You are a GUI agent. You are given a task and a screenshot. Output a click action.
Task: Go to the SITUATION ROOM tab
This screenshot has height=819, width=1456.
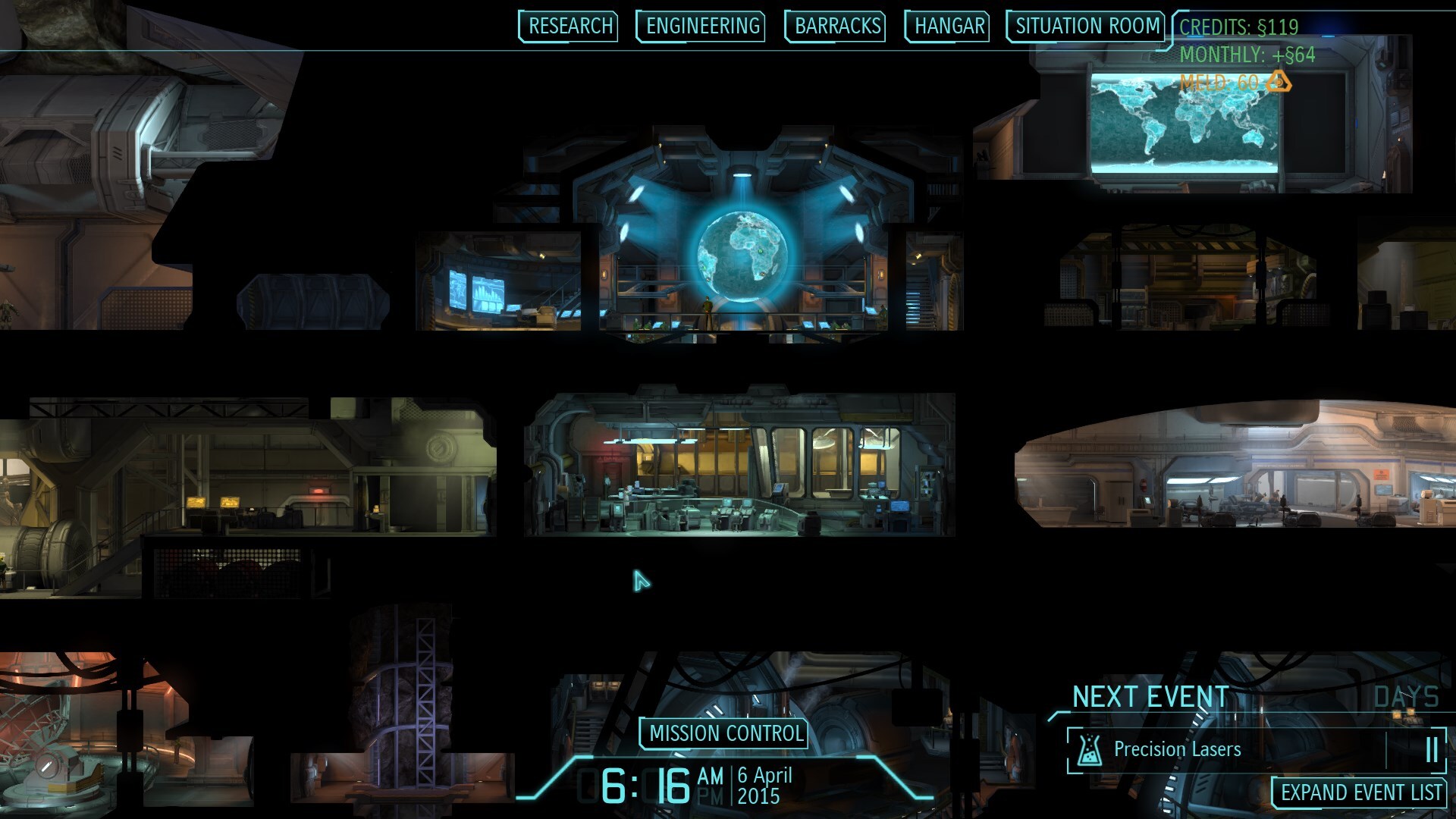click(x=1084, y=26)
